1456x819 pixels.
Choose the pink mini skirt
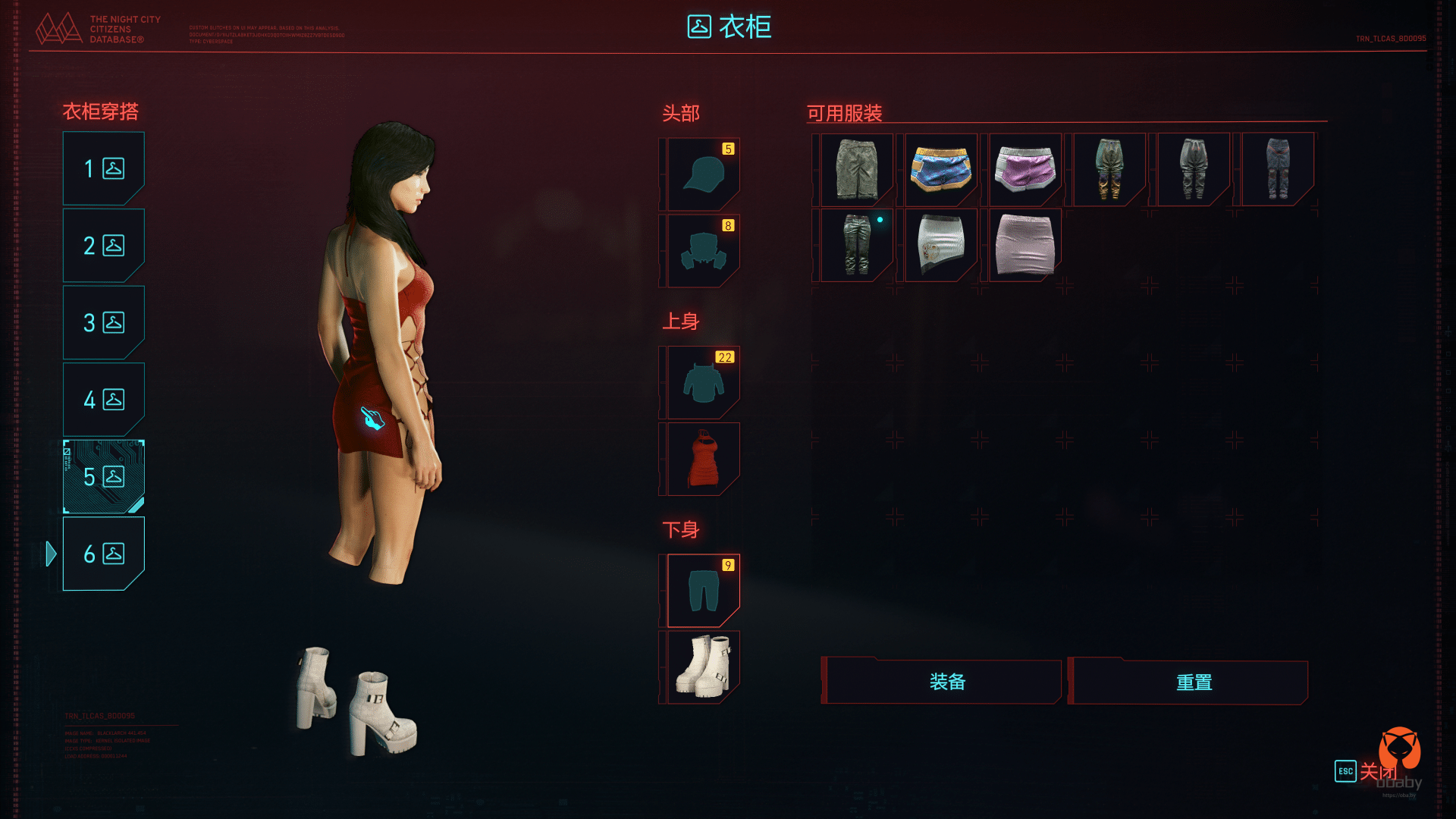1025,245
